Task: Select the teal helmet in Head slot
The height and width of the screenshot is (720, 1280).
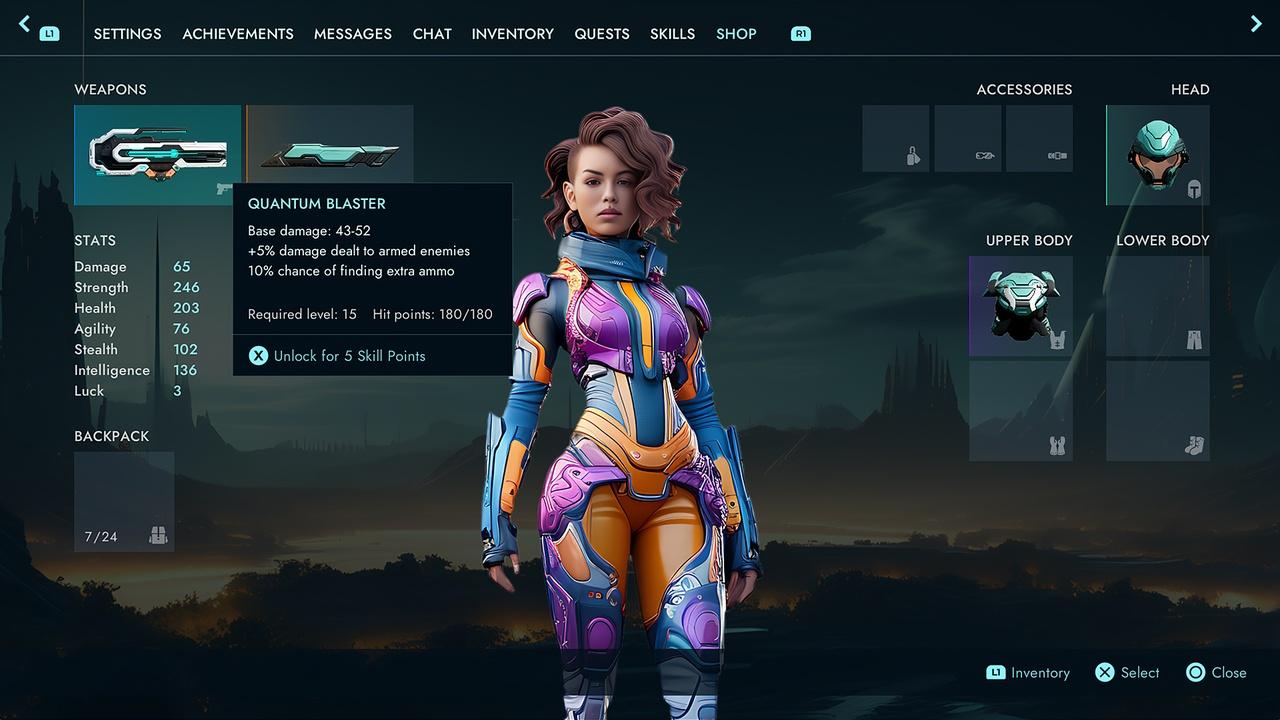Action: [x=1158, y=155]
